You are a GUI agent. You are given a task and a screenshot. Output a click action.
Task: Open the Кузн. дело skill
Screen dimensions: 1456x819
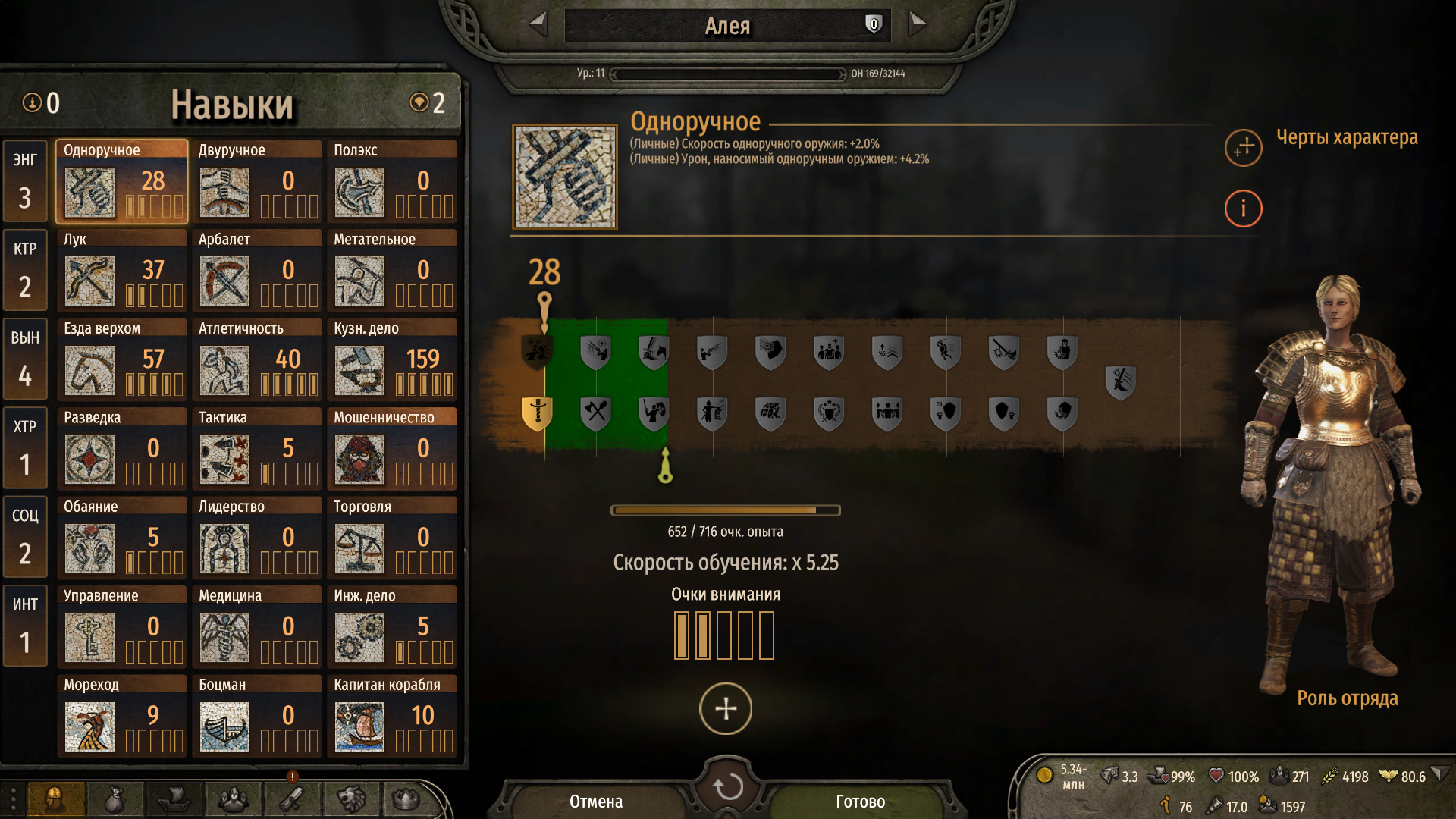point(392,360)
